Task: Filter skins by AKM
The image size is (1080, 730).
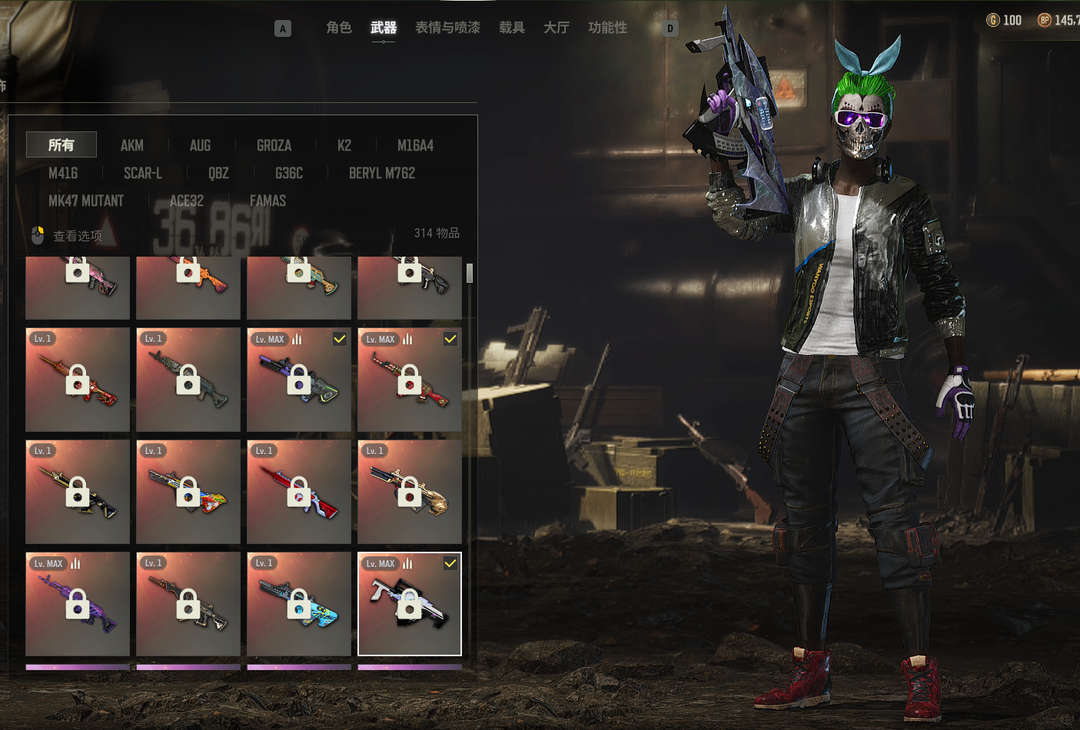Action: (132, 145)
